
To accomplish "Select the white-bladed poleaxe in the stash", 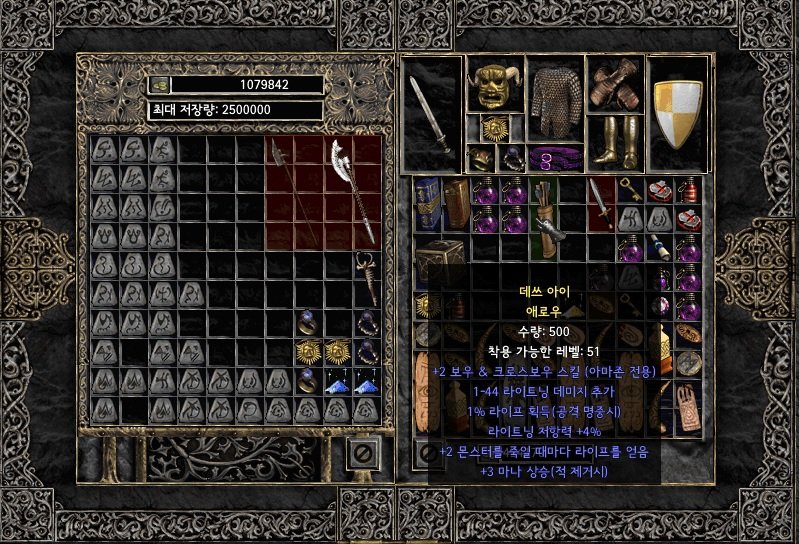I will click(352, 190).
